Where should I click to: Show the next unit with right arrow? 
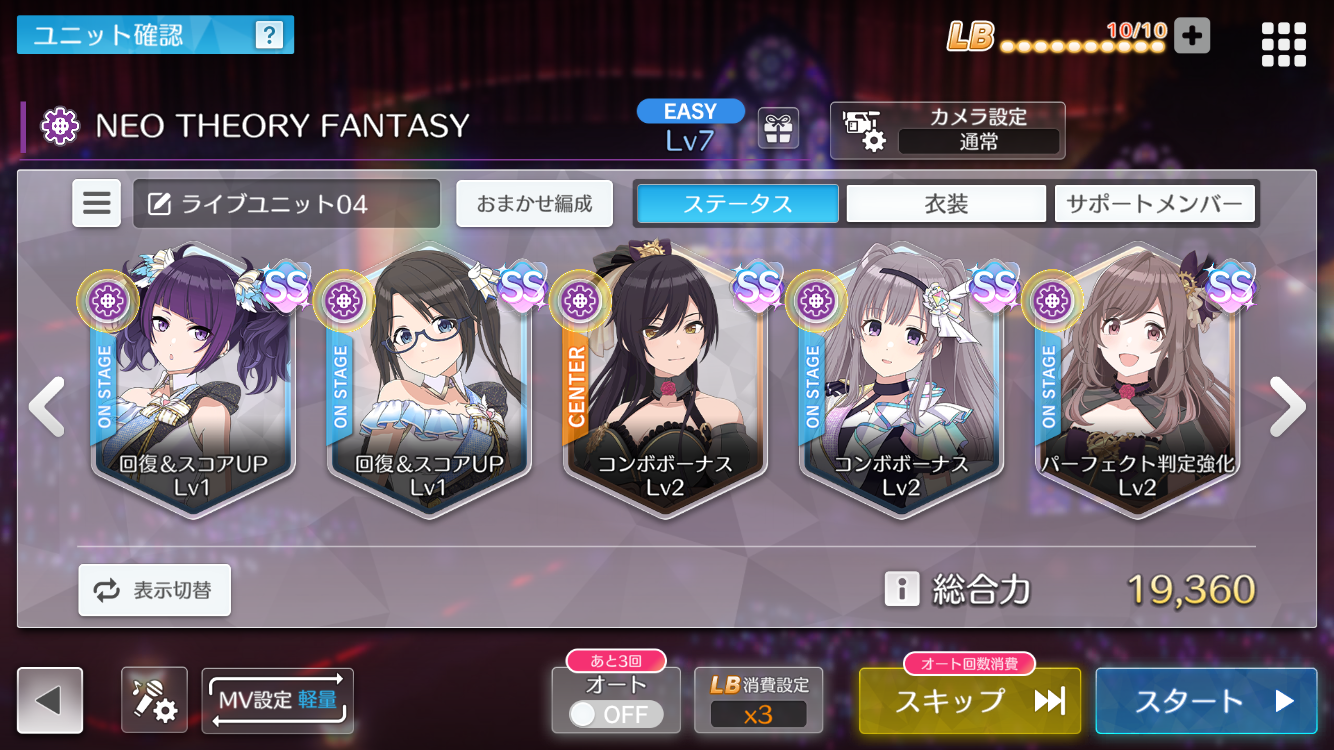coord(1287,406)
